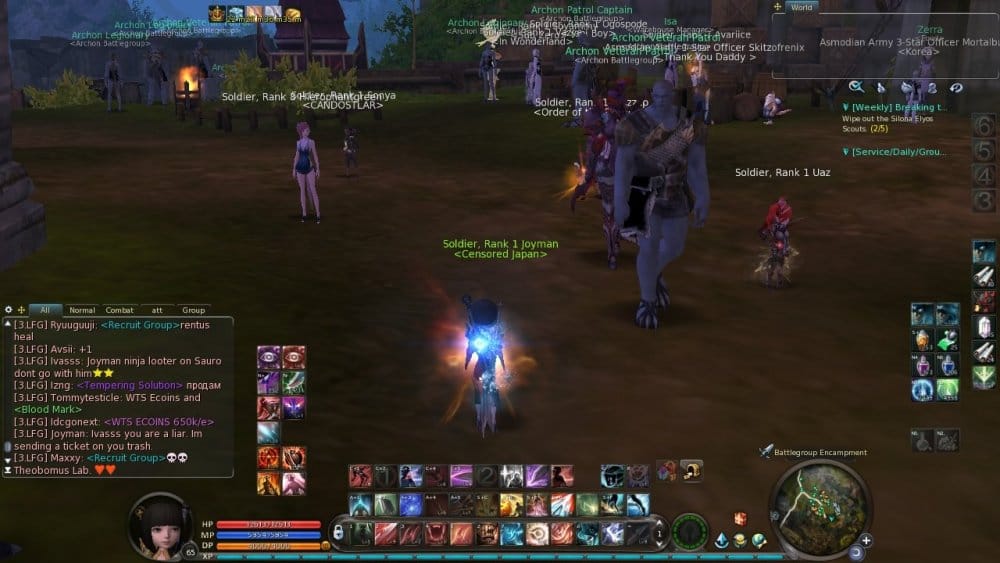Select quickbar number 6 on right edge
Screen dimensions: 1000x563
pyautogui.click(x=983, y=126)
